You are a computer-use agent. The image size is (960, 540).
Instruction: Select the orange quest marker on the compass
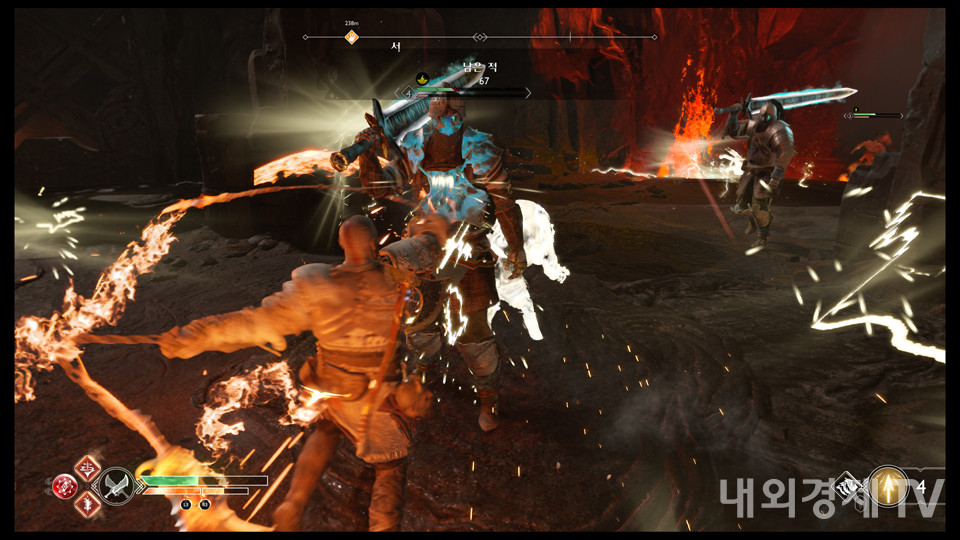(x=351, y=37)
